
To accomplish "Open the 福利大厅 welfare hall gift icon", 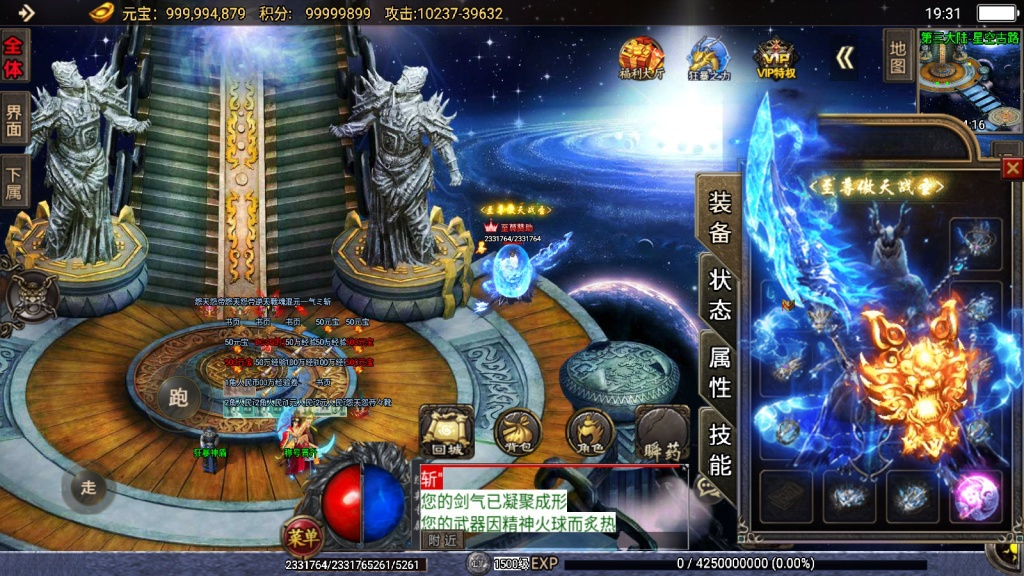I will coord(641,57).
